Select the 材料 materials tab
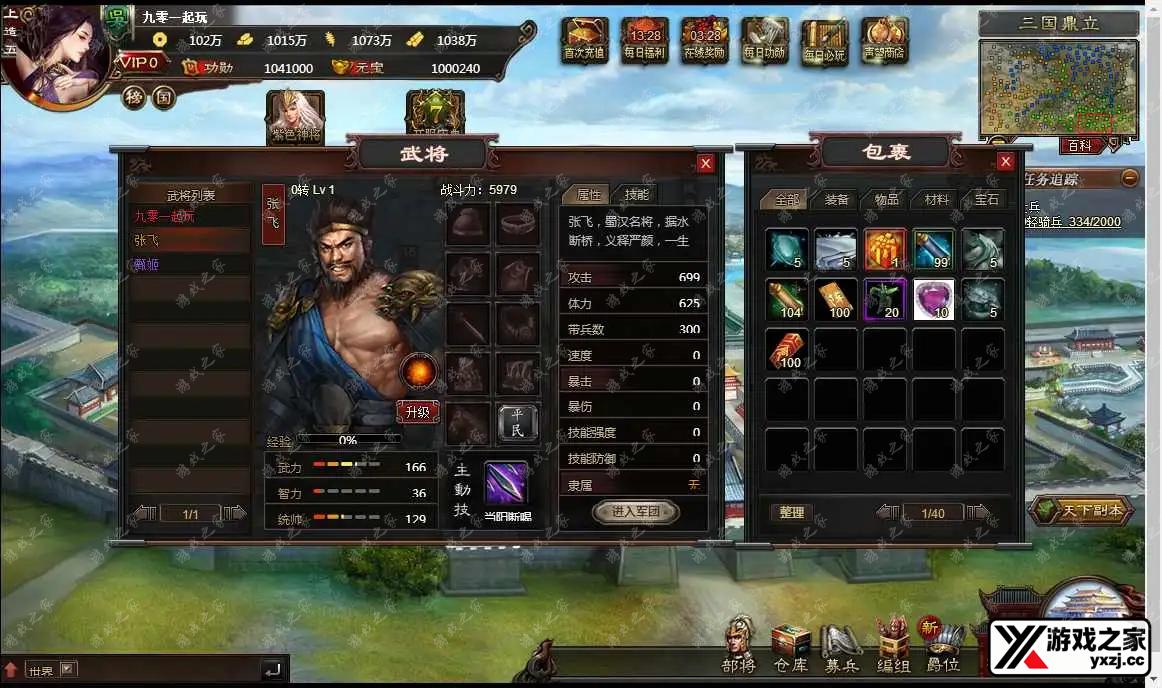 [936, 199]
